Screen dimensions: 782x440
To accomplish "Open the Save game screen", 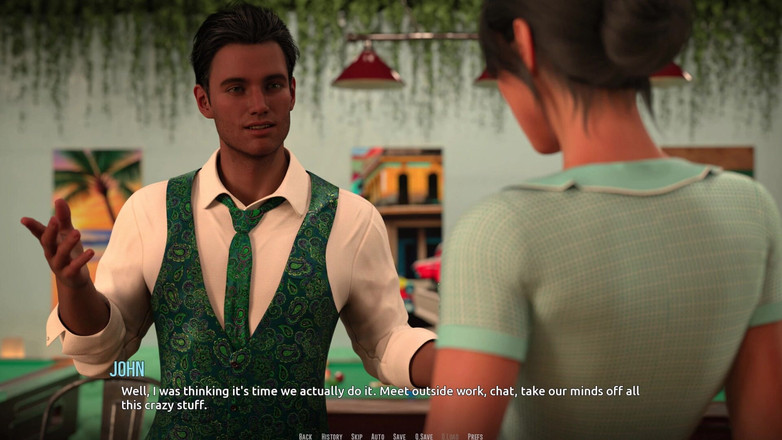I will pos(399,436).
